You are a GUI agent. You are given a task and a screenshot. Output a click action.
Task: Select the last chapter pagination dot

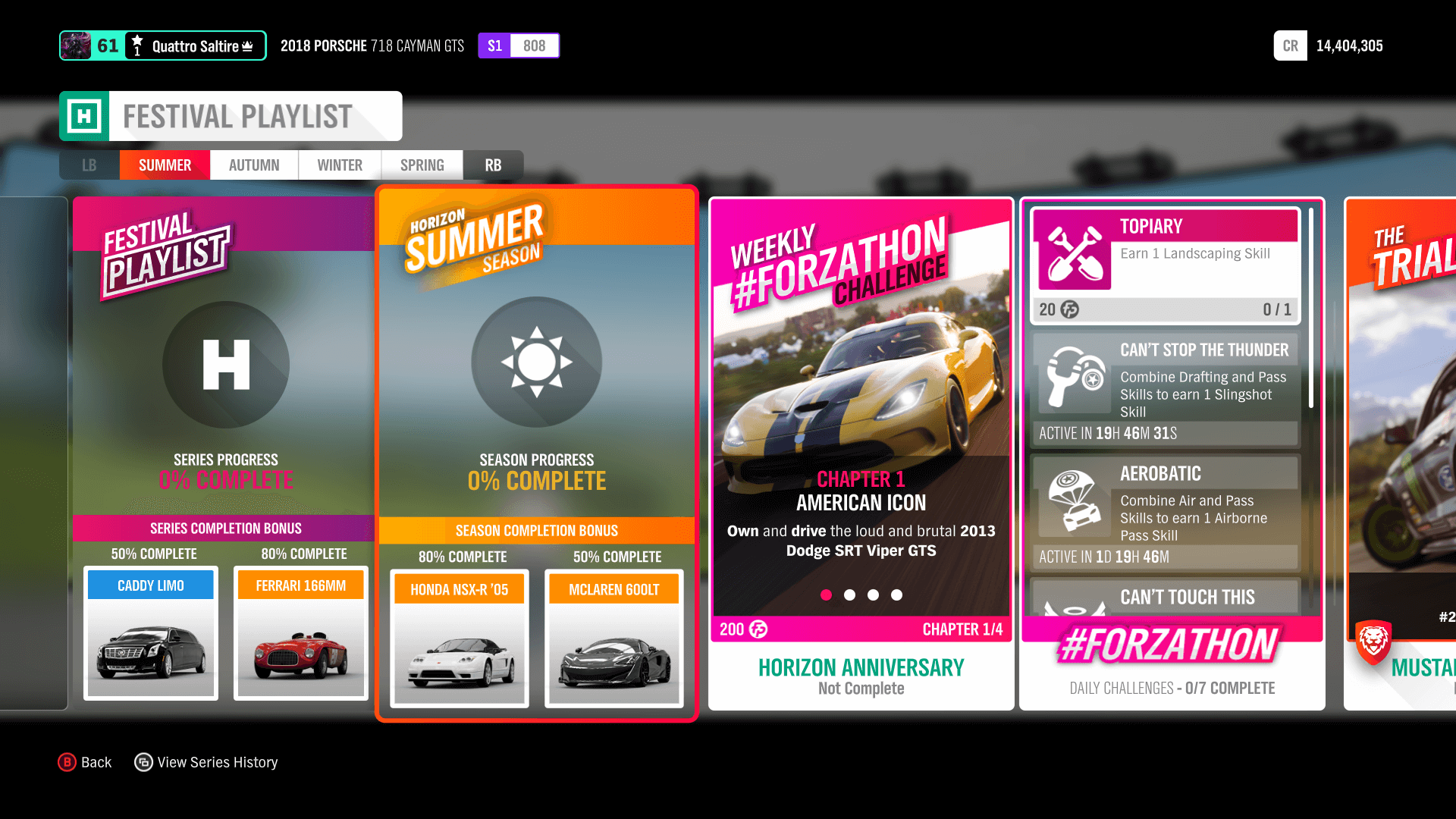pos(897,596)
